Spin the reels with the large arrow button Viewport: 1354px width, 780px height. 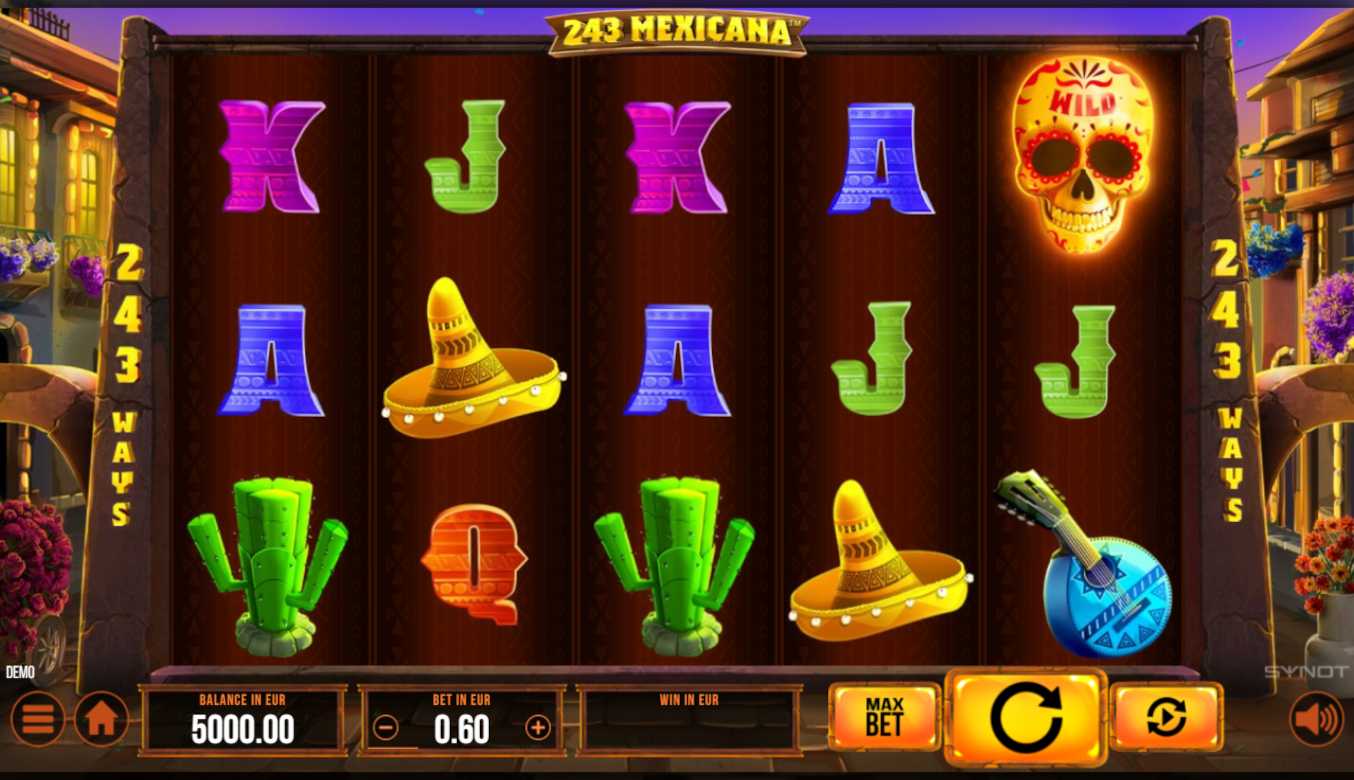coord(1026,717)
